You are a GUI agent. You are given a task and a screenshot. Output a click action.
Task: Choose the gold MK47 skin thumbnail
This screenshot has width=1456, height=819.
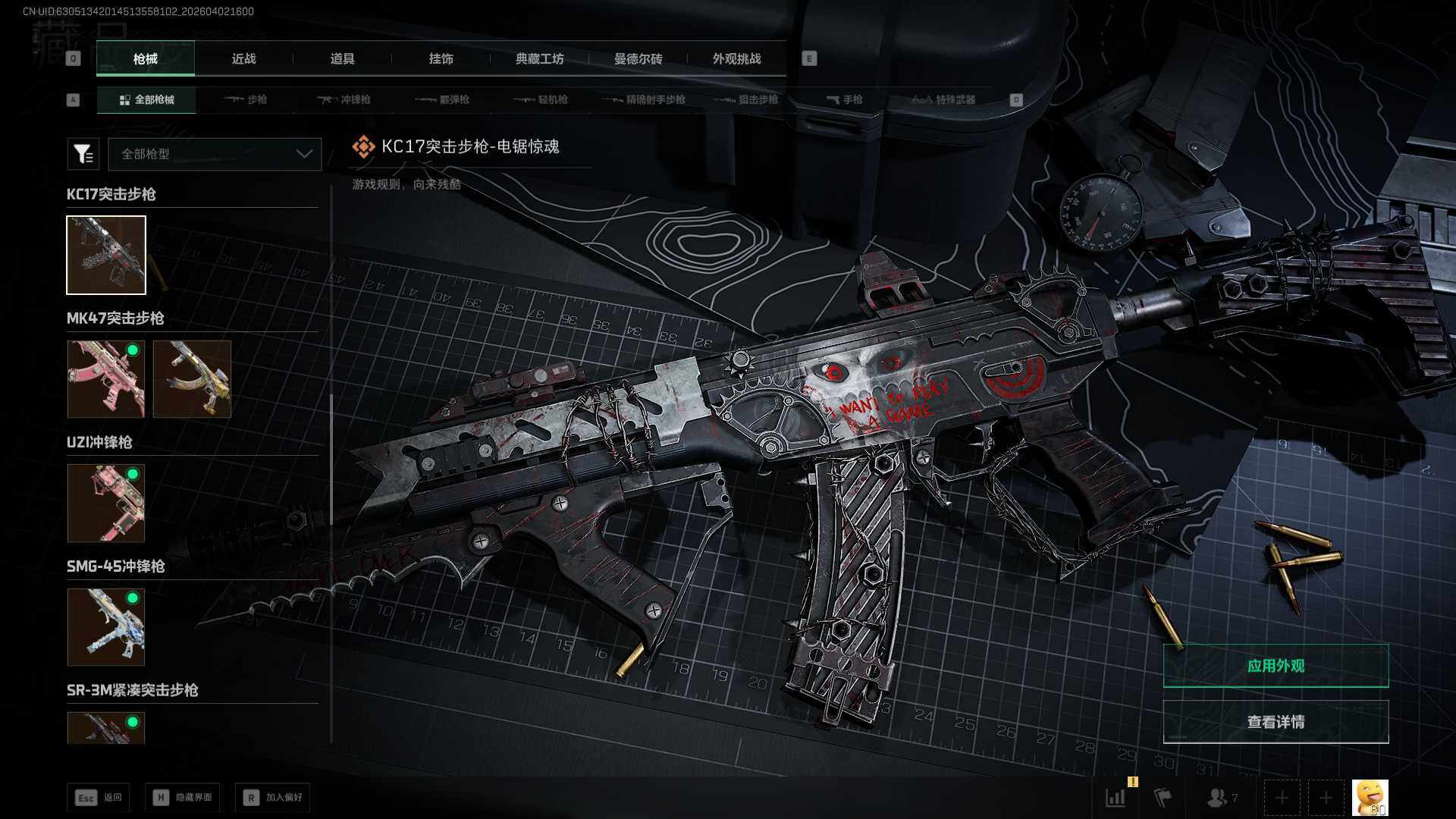pos(192,378)
